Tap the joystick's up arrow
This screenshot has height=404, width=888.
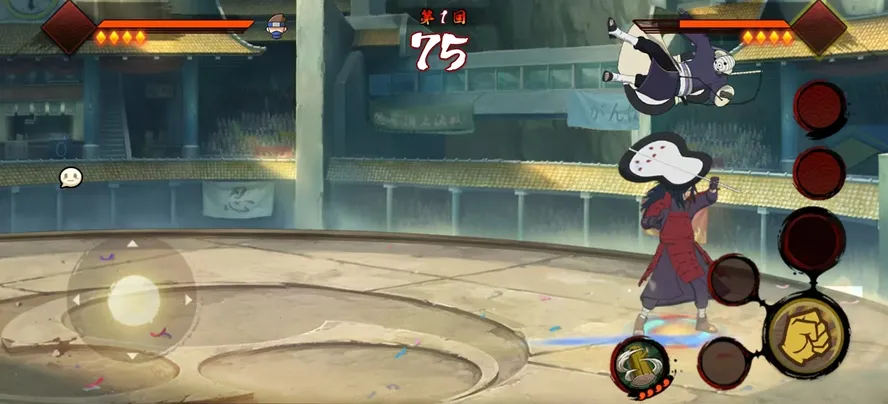(132, 243)
